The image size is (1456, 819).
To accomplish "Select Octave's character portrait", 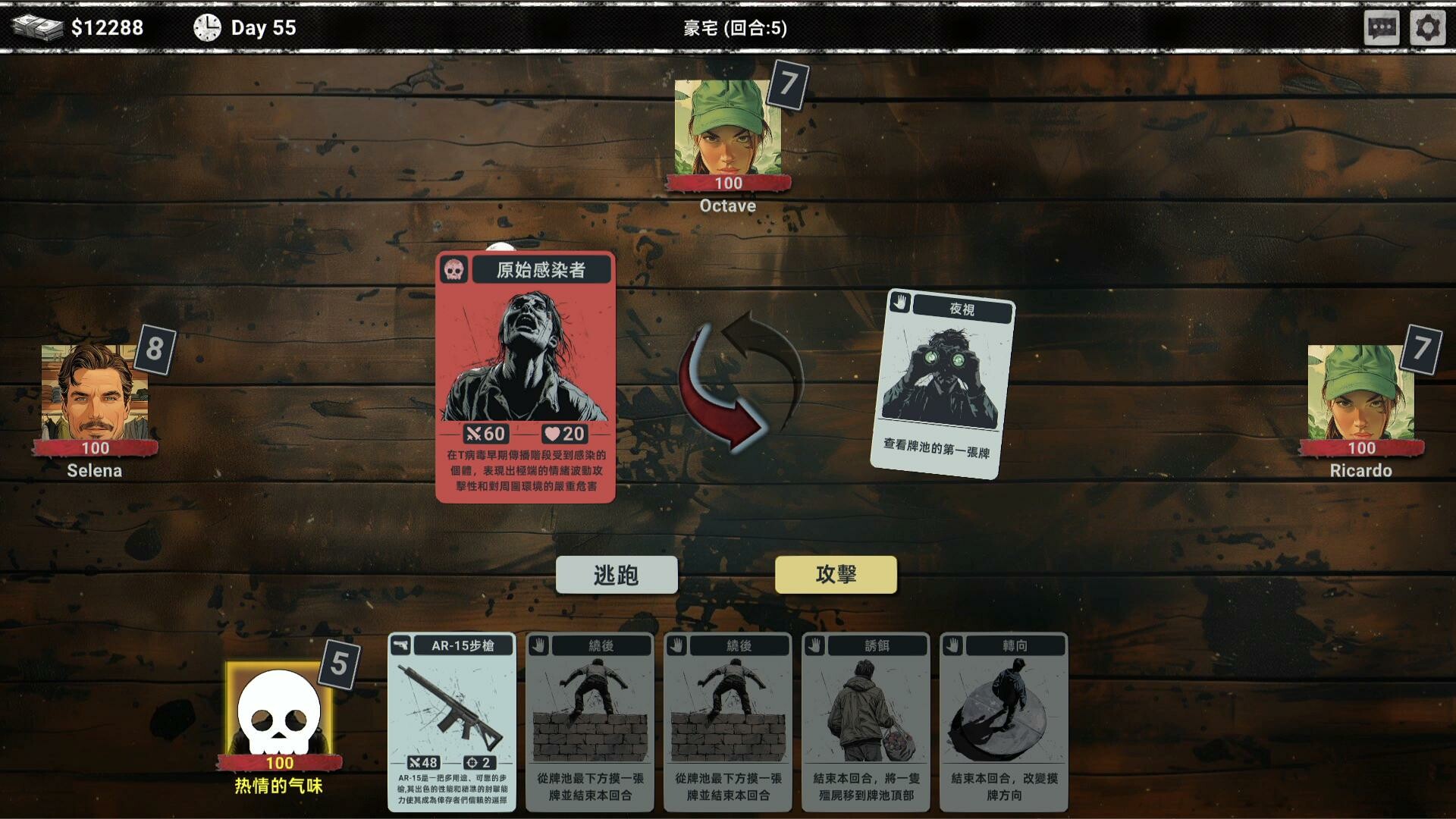I will [x=726, y=125].
